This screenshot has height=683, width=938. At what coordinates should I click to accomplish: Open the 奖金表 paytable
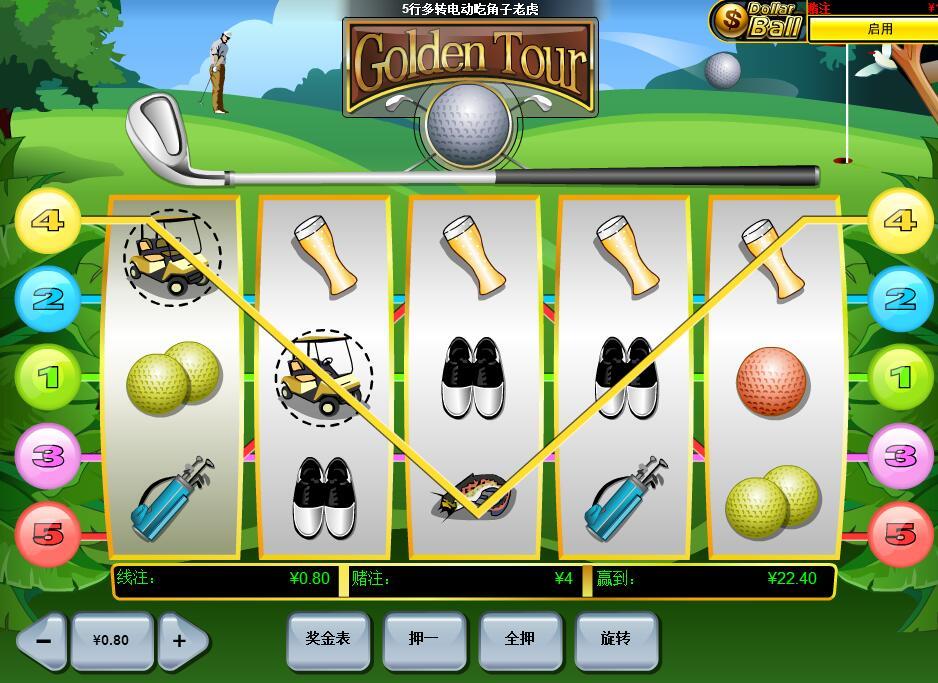point(328,639)
